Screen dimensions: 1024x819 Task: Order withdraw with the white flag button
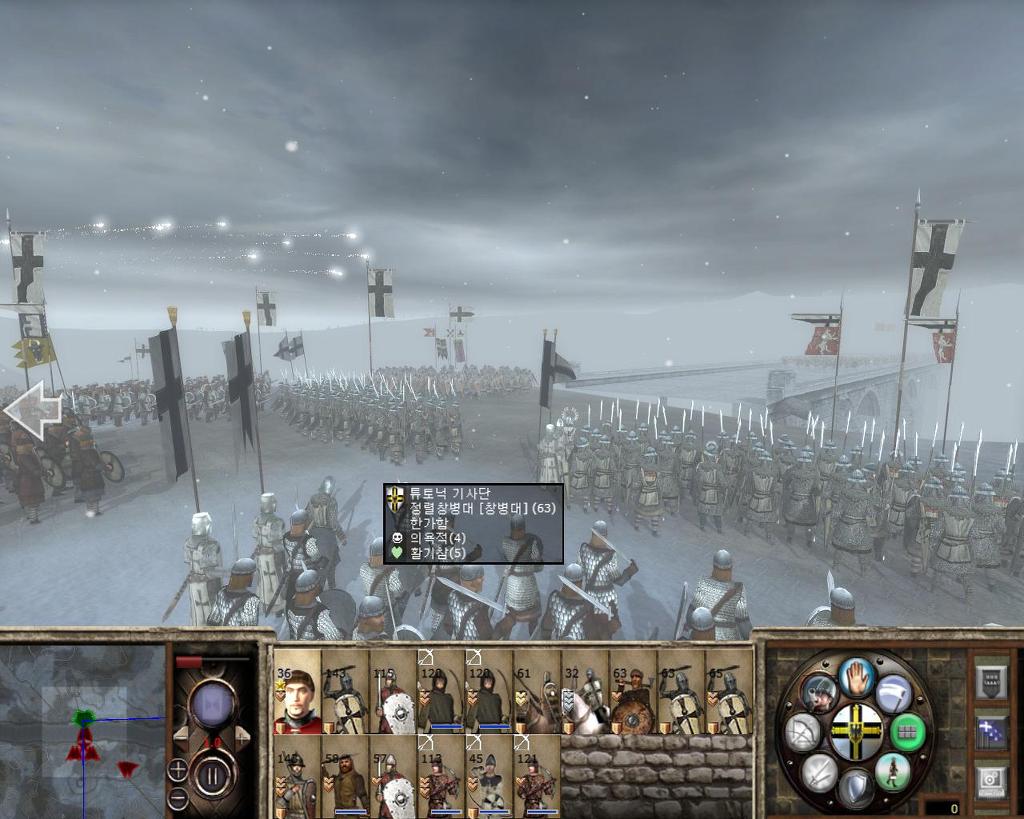pos(893,692)
